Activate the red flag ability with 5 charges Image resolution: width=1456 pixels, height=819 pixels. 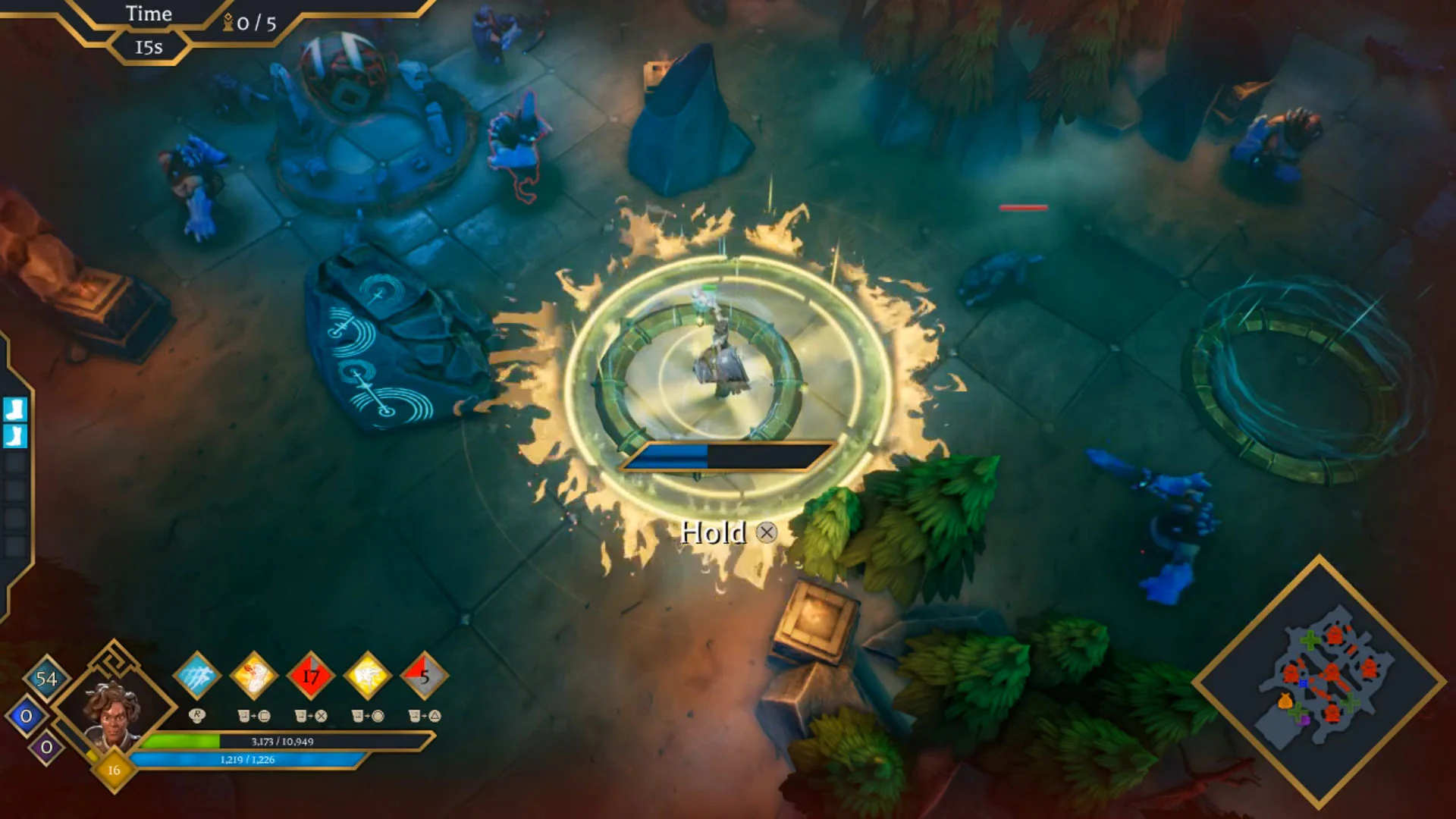pos(425,679)
